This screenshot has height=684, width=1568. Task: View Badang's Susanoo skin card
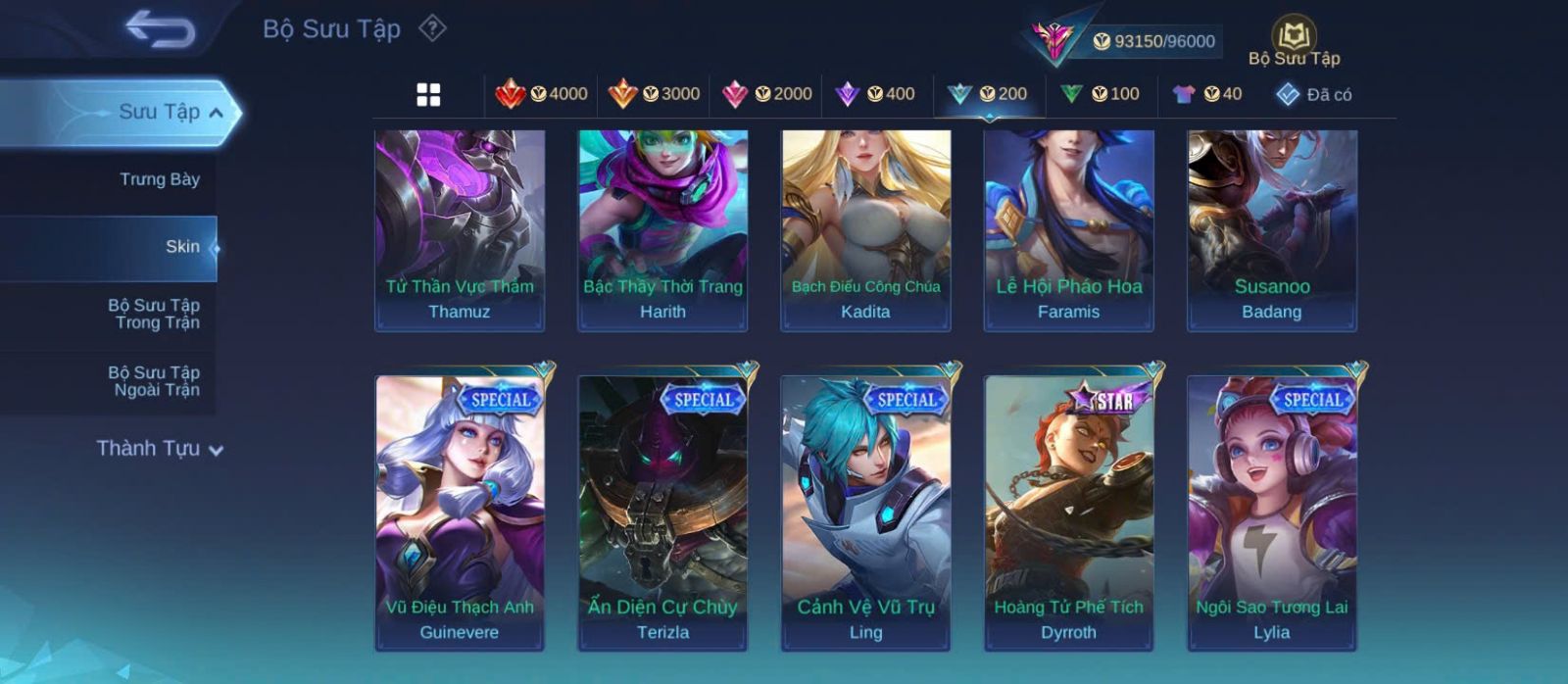[1271, 230]
